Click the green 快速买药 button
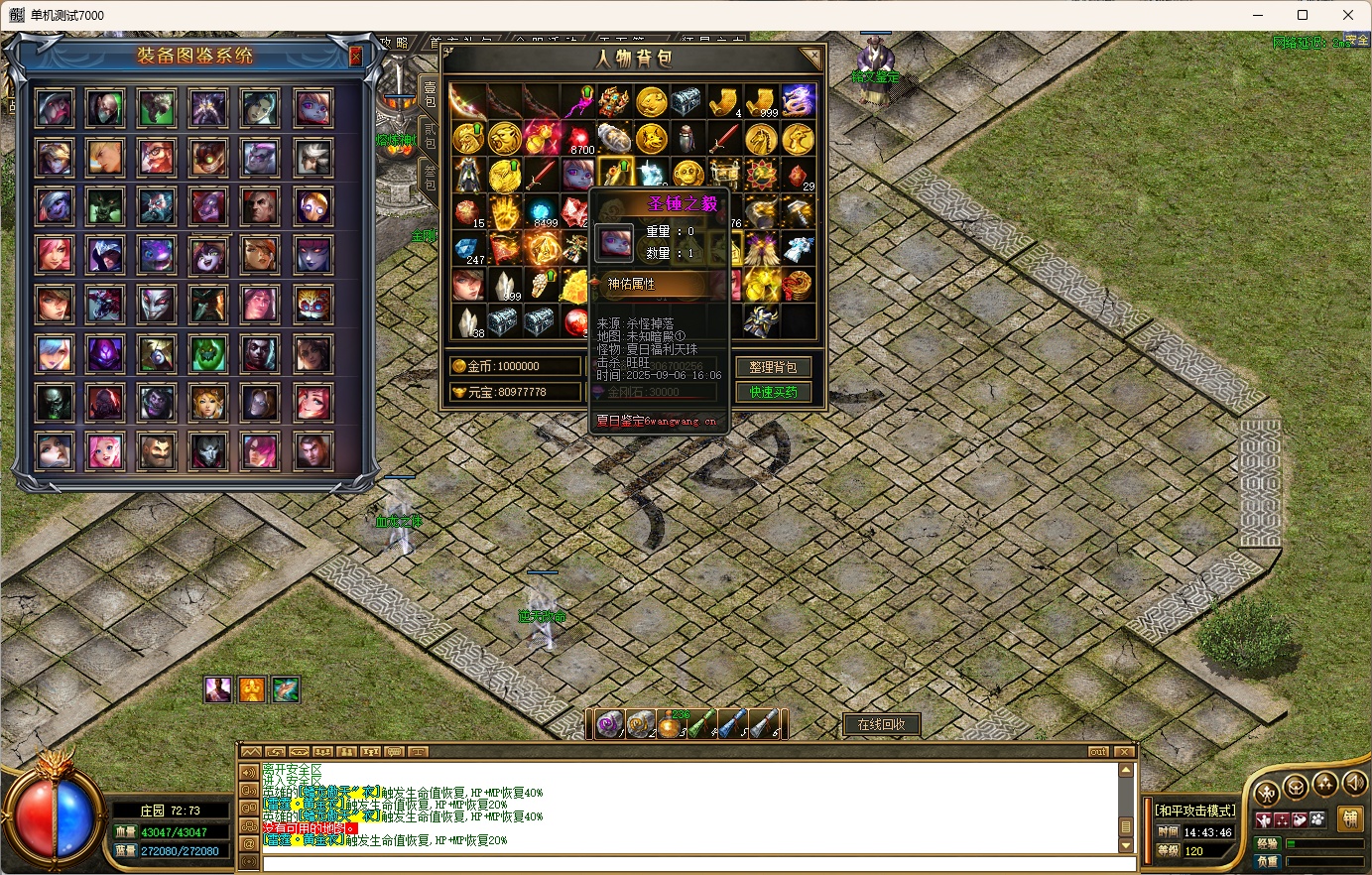 click(x=773, y=392)
